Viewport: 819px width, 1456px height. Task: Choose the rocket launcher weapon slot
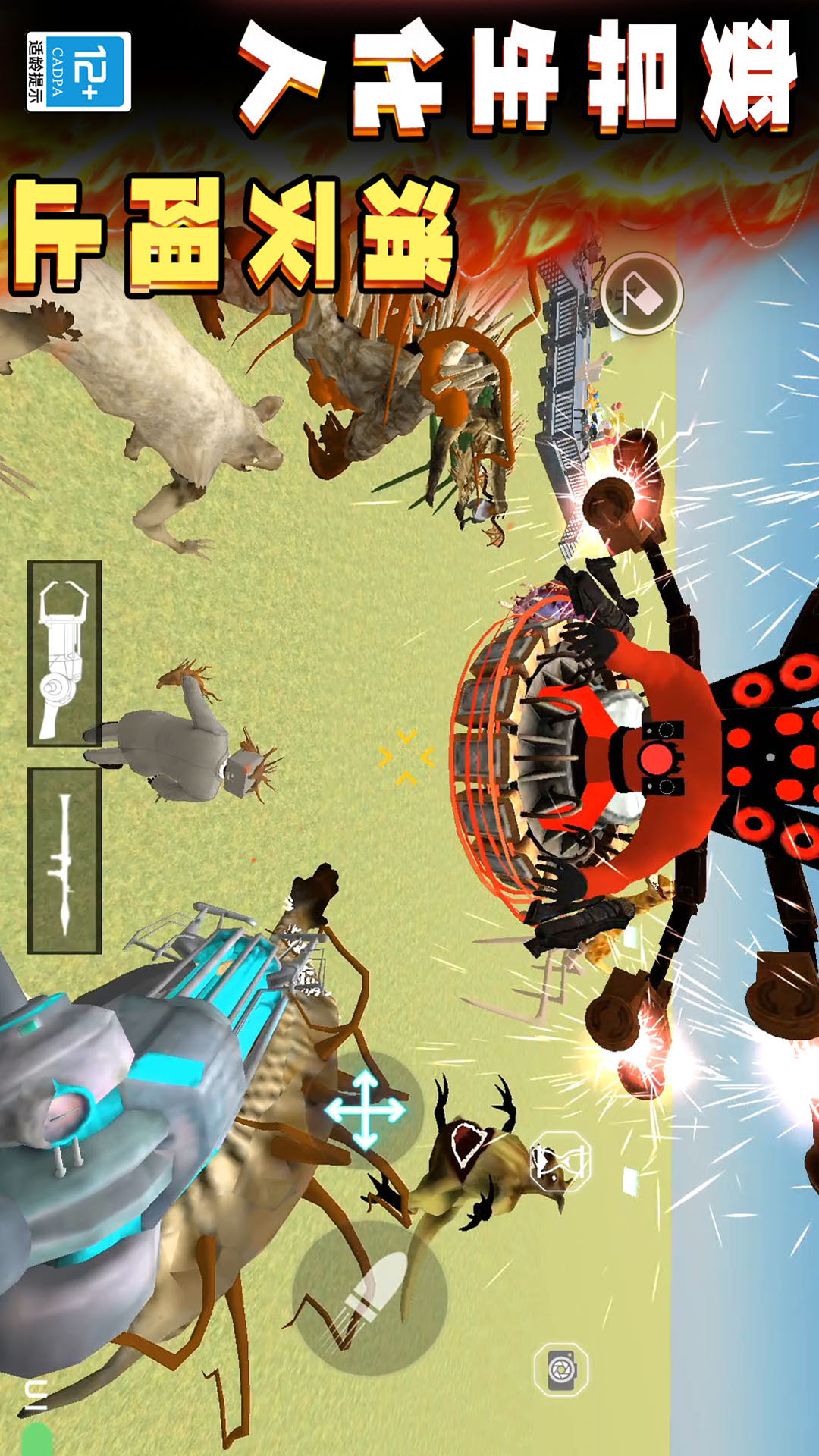[64, 861]
